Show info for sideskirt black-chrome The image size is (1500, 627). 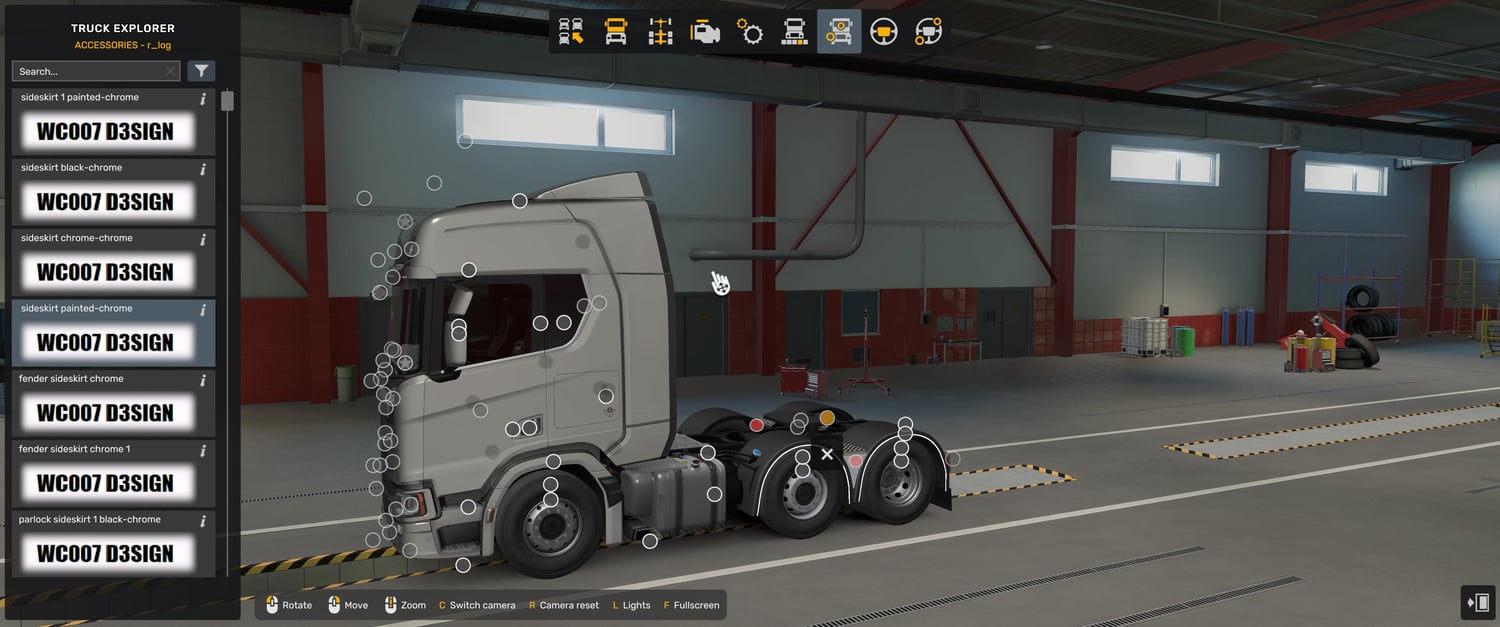click(203, 169)
